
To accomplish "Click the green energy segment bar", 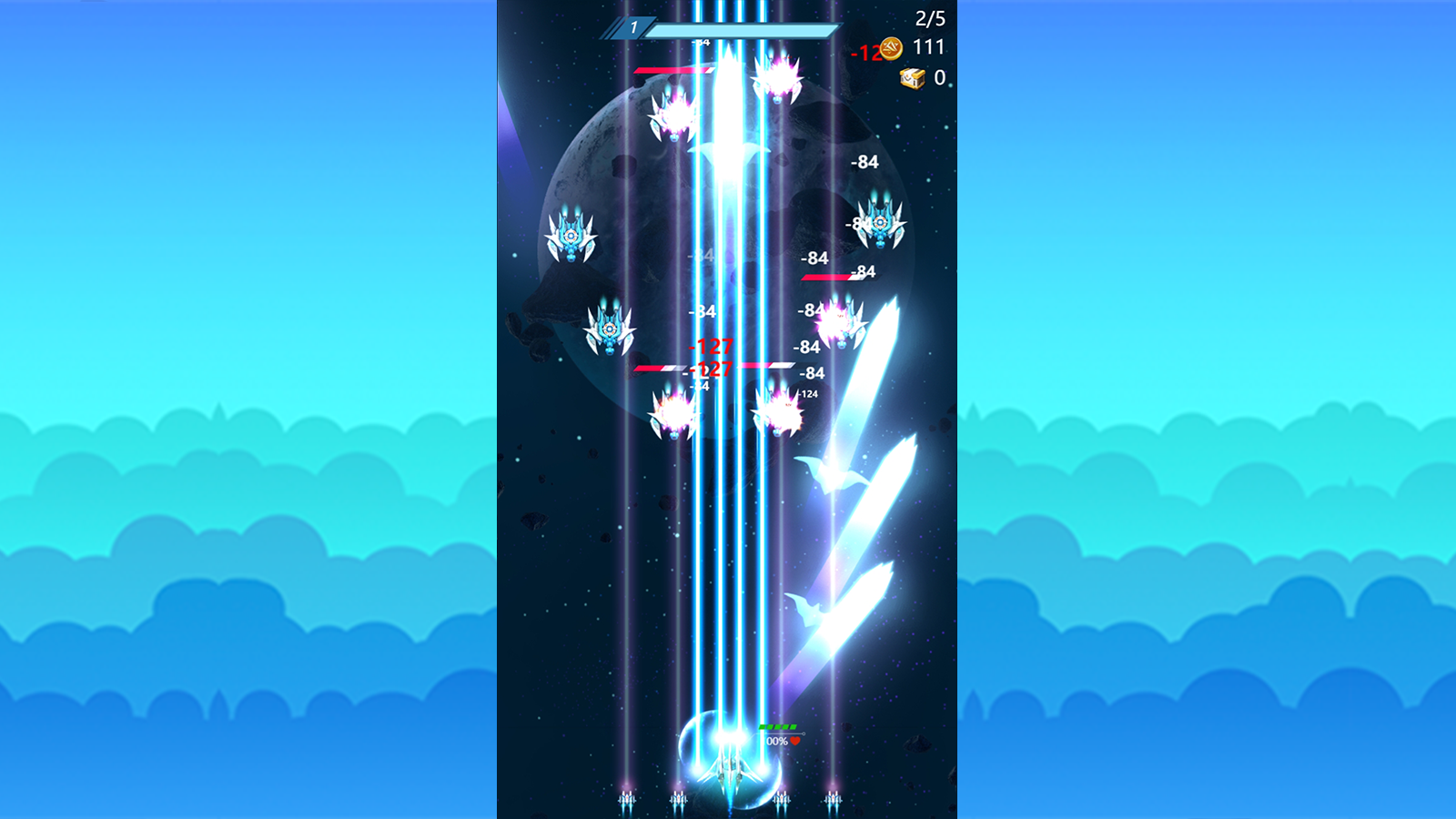I will (777, 727).
